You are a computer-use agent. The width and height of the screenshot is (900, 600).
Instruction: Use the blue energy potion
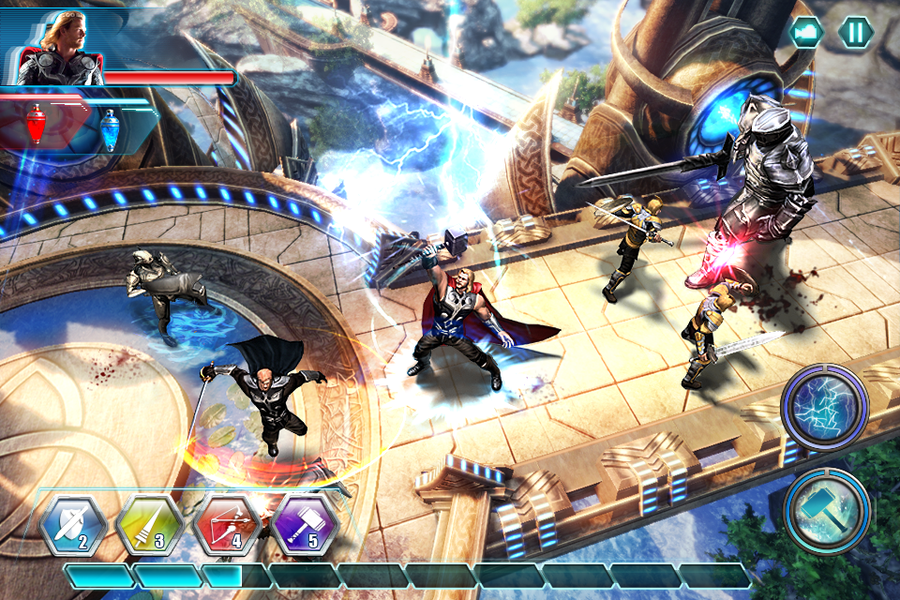(x=109, y=128)
